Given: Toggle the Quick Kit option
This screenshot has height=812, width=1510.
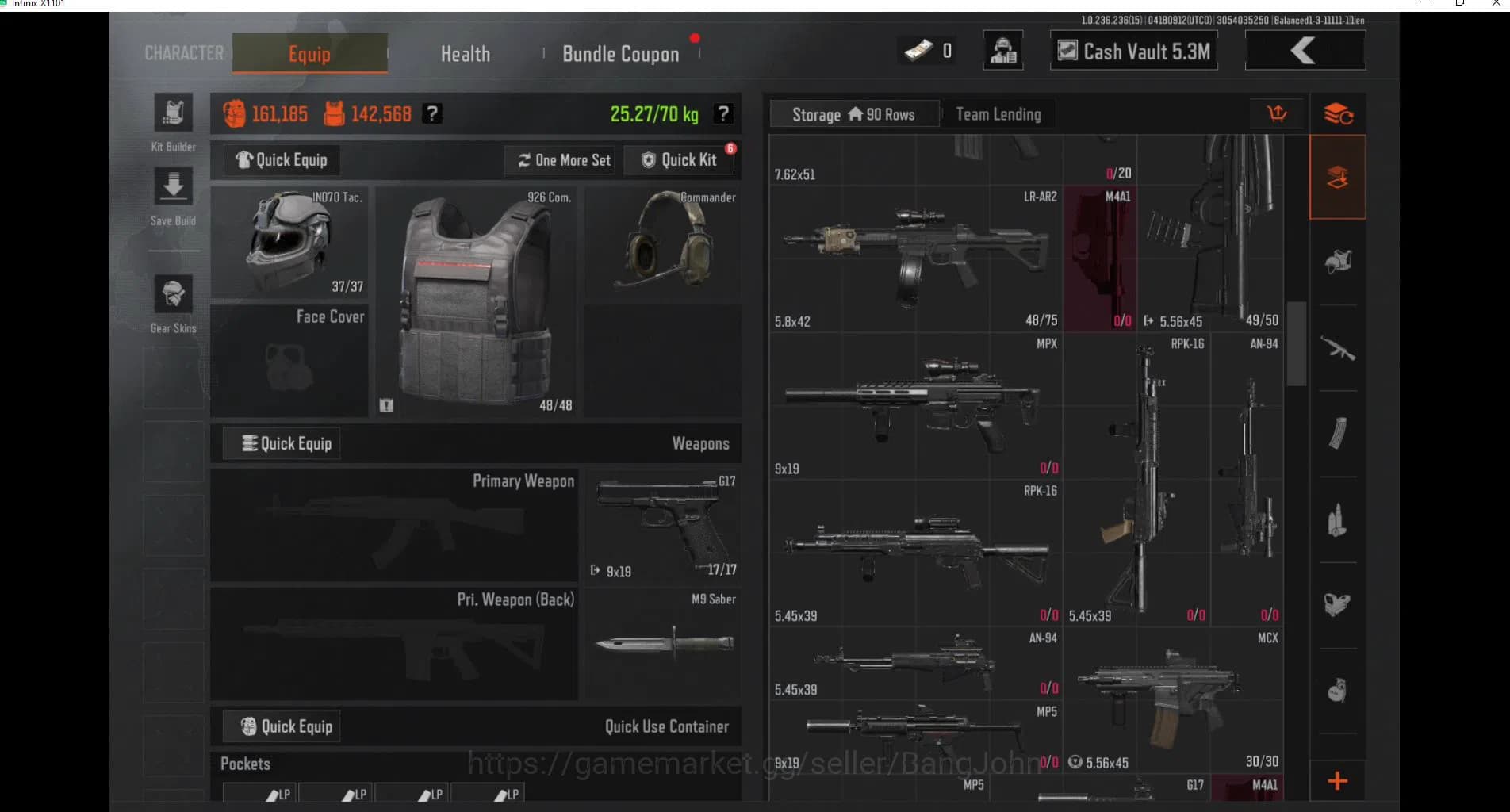Looking at the screenshot, I should [x=680, y=159].
